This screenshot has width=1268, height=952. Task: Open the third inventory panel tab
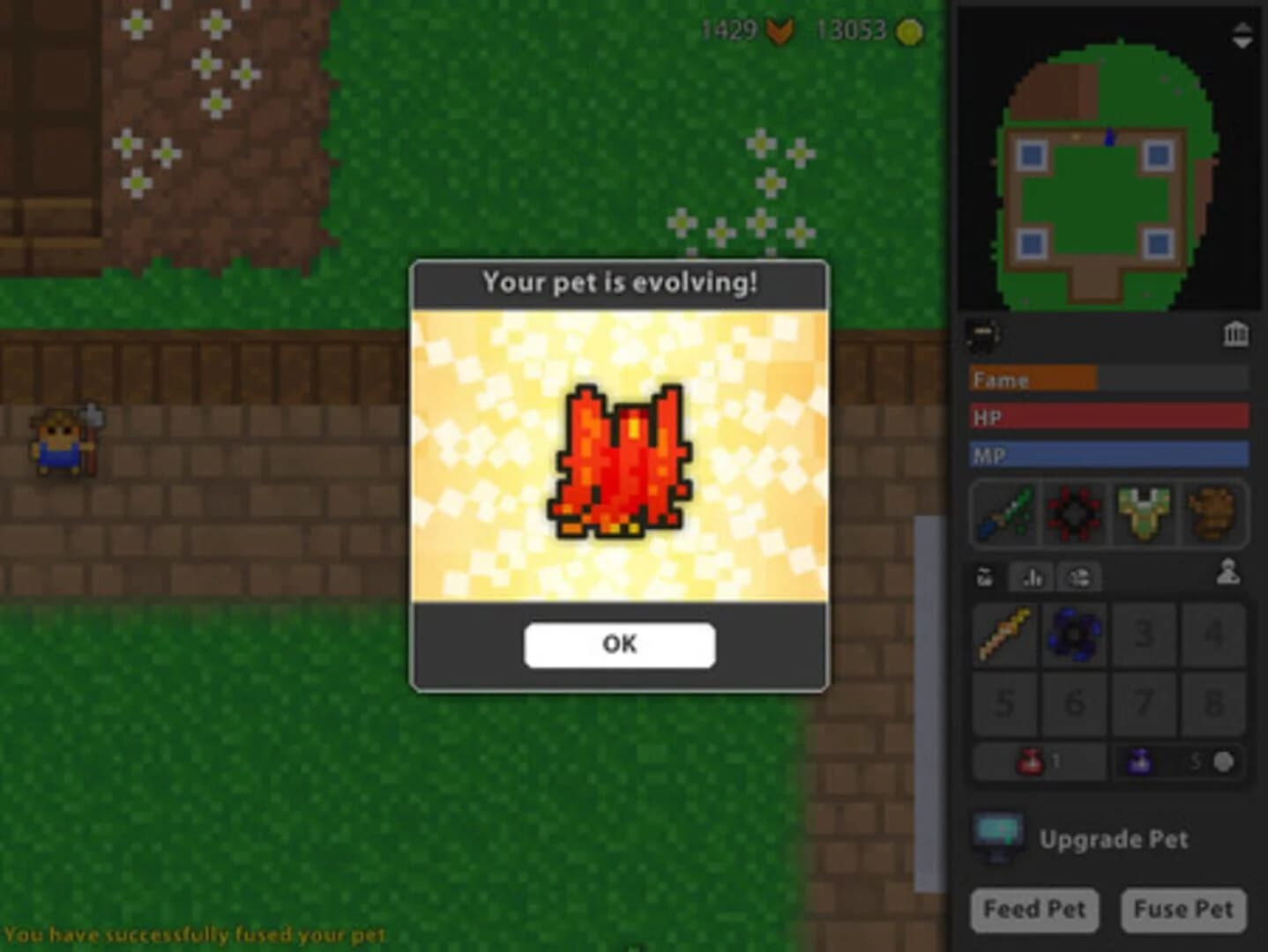pyautogui.click(x=1078, y=577)
